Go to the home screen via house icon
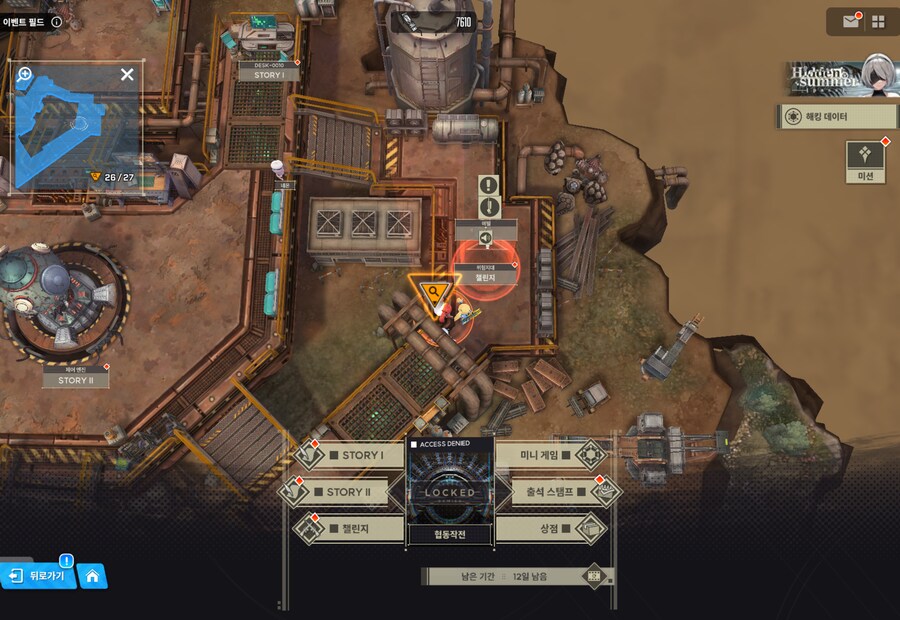The image size is (900, 620). tap(92, 576)
